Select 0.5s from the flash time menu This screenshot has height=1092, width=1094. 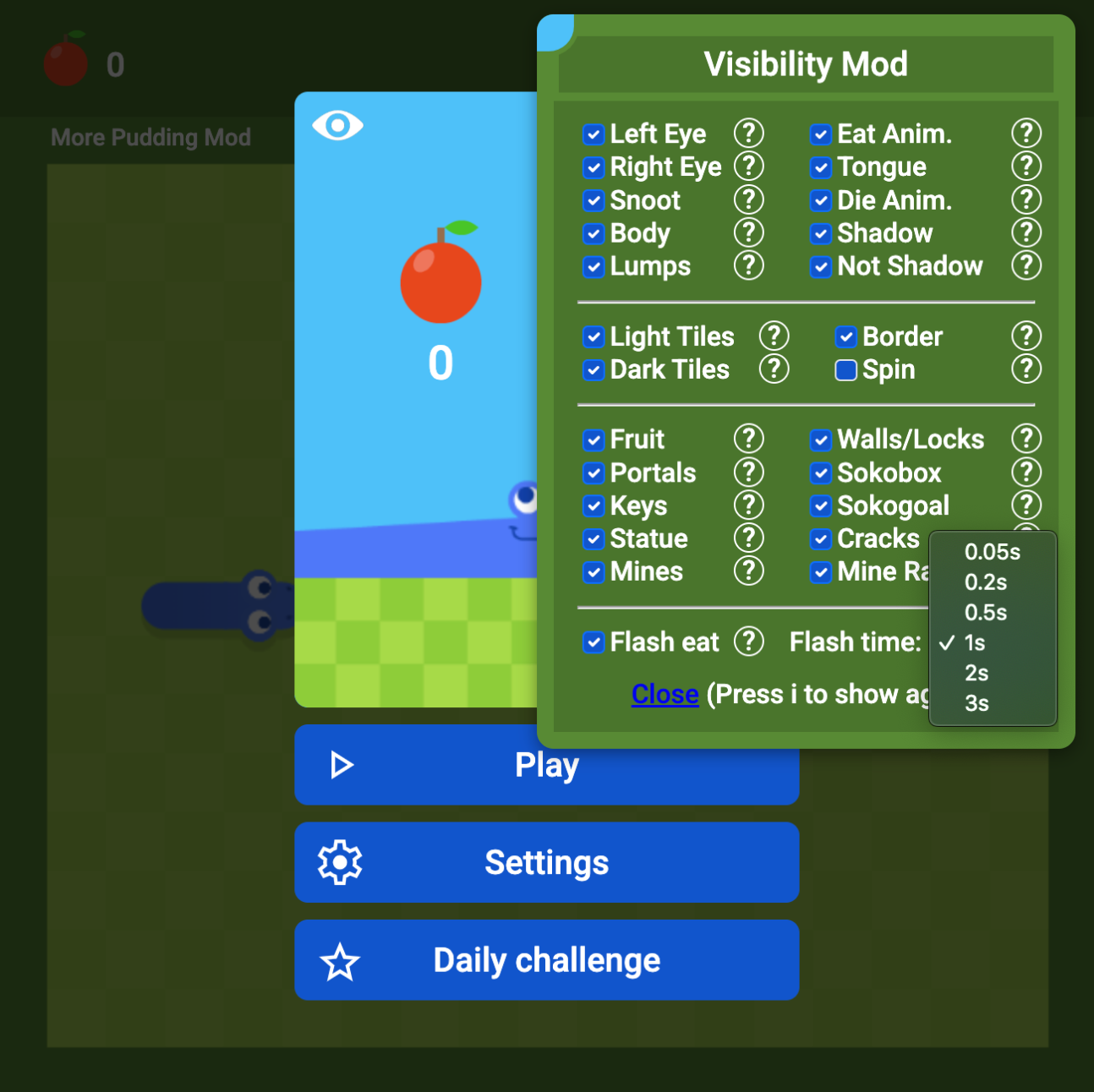[x=986, y=613]
